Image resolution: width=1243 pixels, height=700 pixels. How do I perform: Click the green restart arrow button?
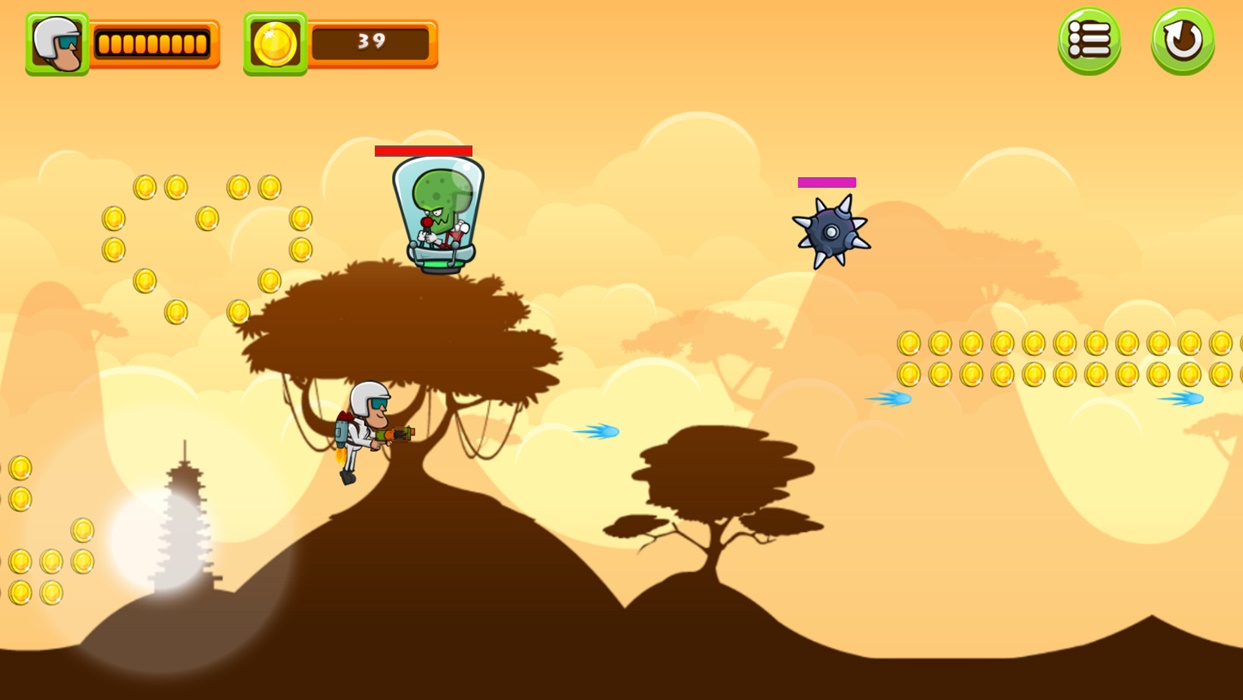pos(1182,41)
